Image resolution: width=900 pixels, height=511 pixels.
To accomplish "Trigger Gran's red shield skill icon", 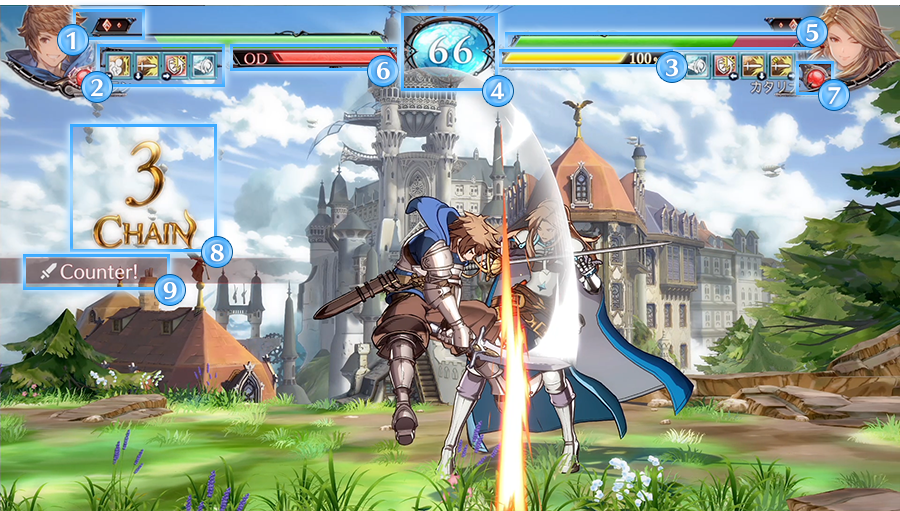I will point(175,65).
